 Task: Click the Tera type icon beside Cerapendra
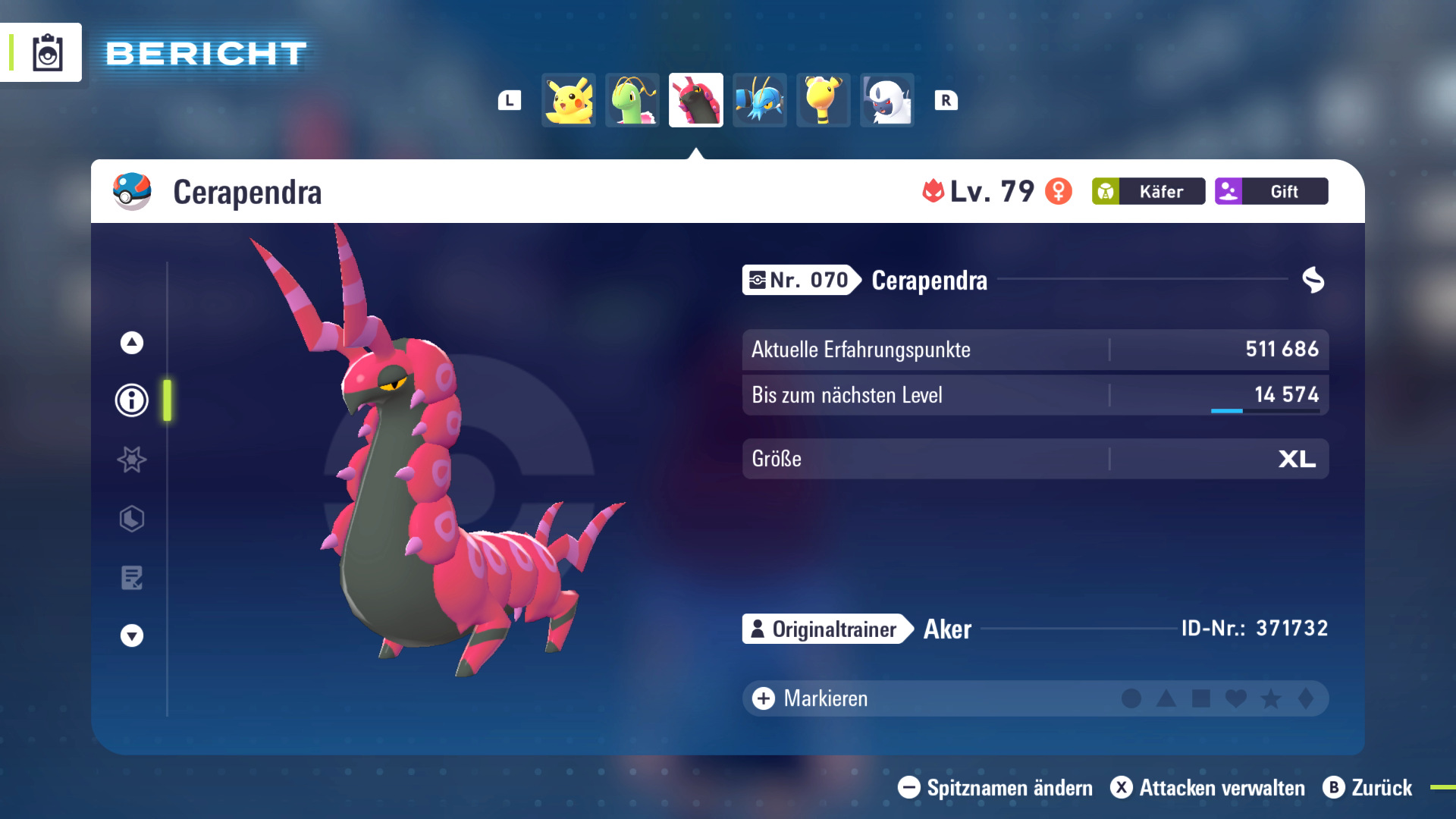coord(1313,280)
